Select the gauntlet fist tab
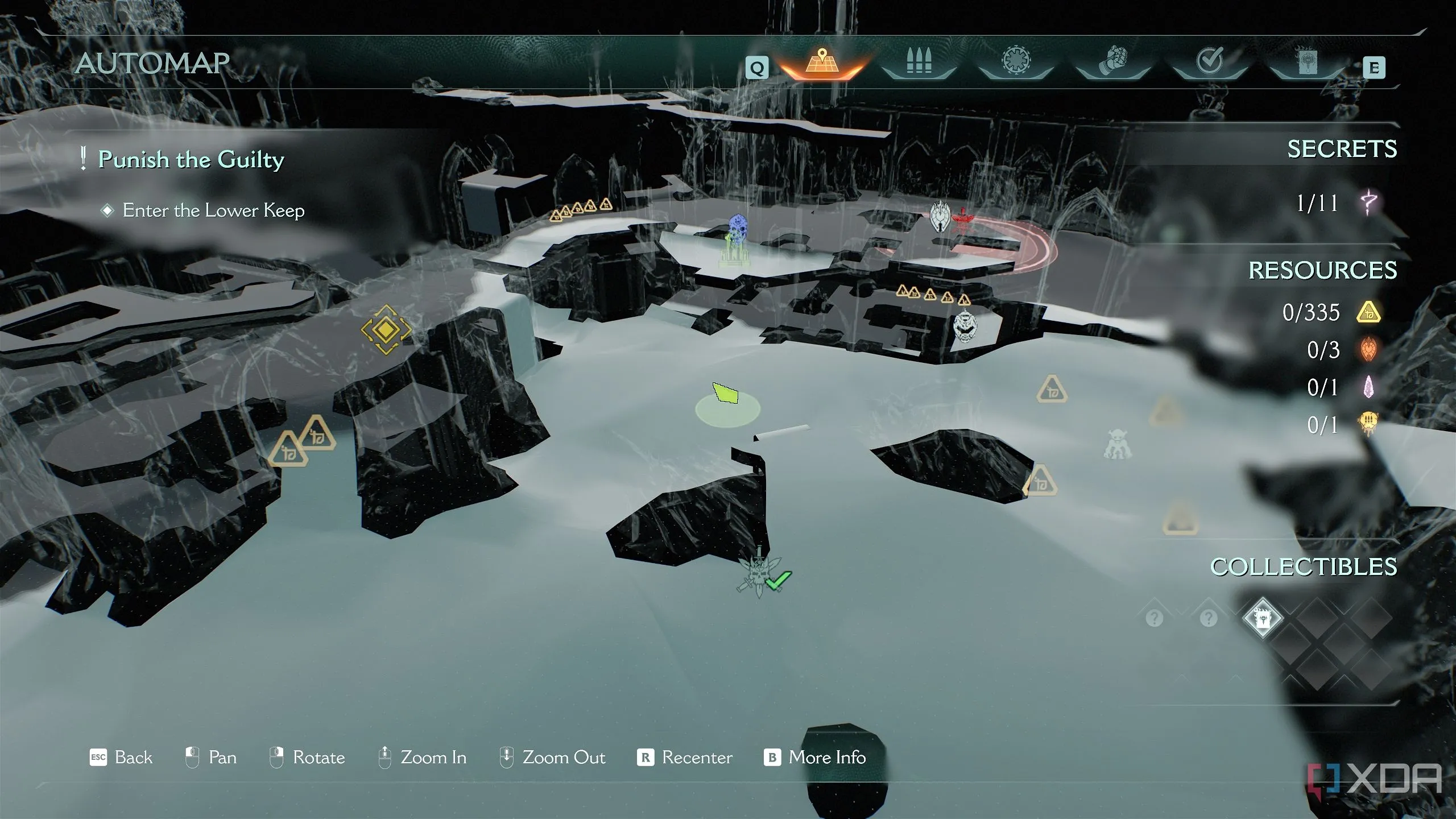 pos(1112,64)
